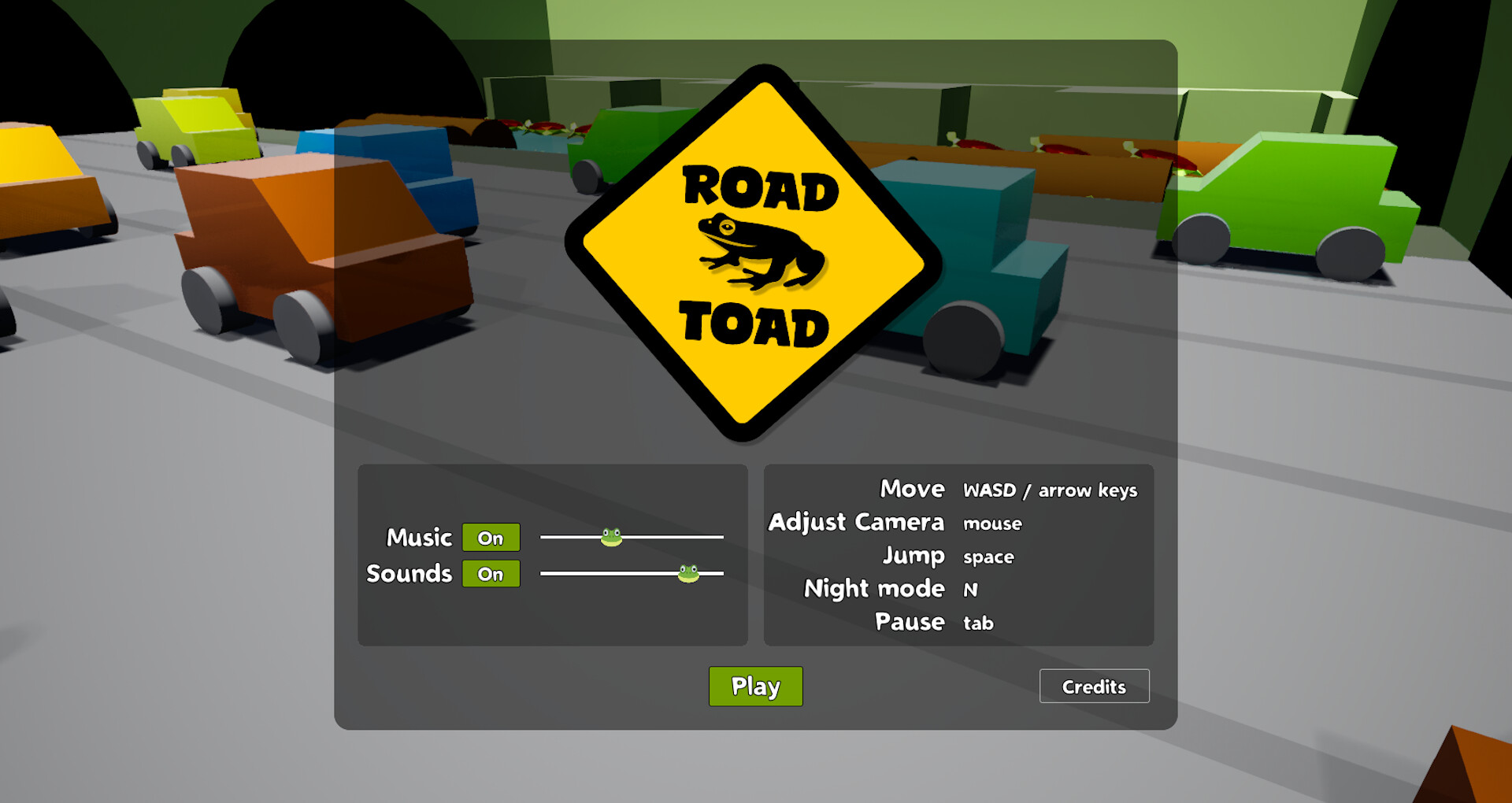Click the frog handle on the Music slider
This screenshot has height=803, width=1512.
coord(610,536)
